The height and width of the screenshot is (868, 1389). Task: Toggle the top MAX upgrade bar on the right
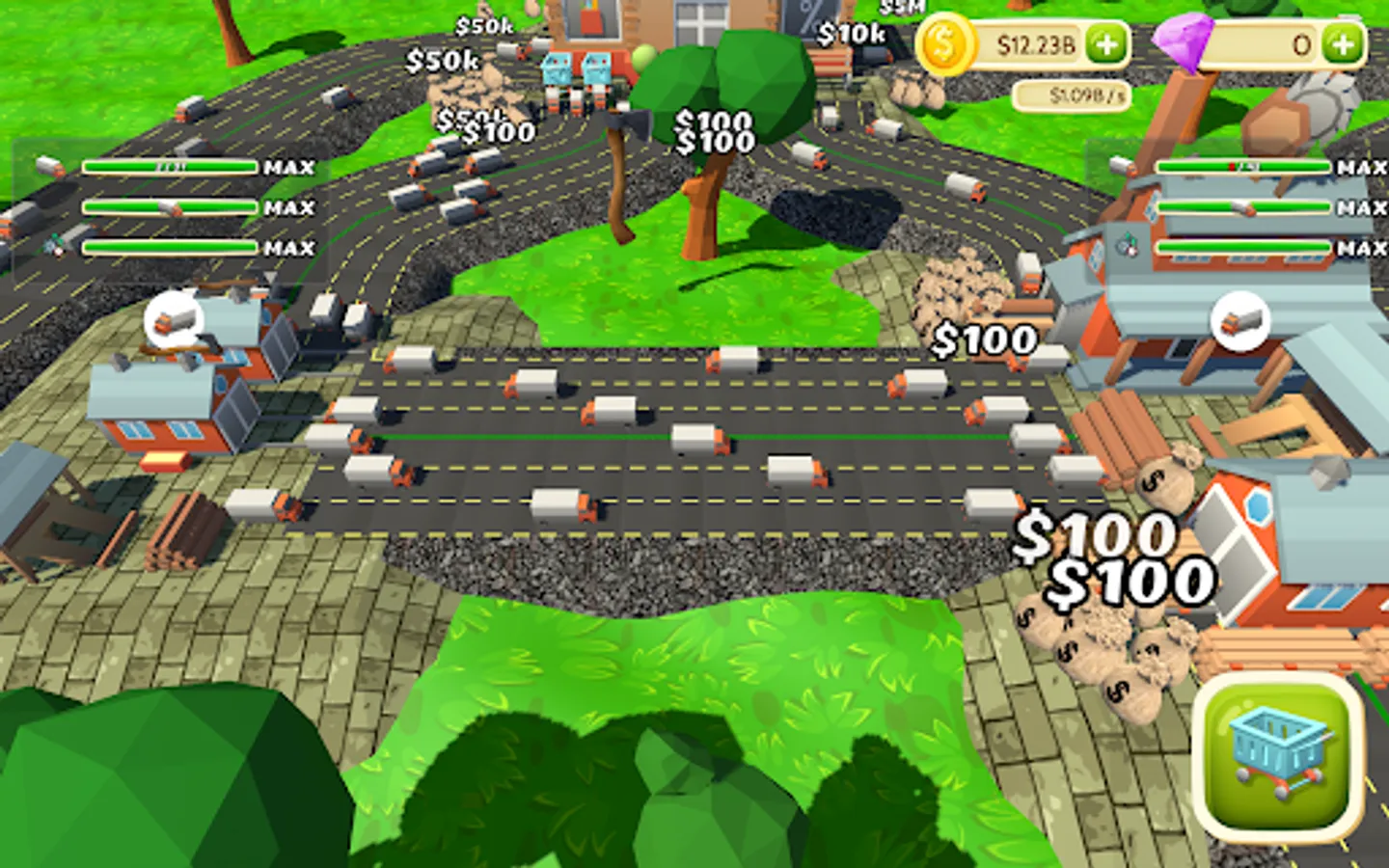tap(1244, 166)
